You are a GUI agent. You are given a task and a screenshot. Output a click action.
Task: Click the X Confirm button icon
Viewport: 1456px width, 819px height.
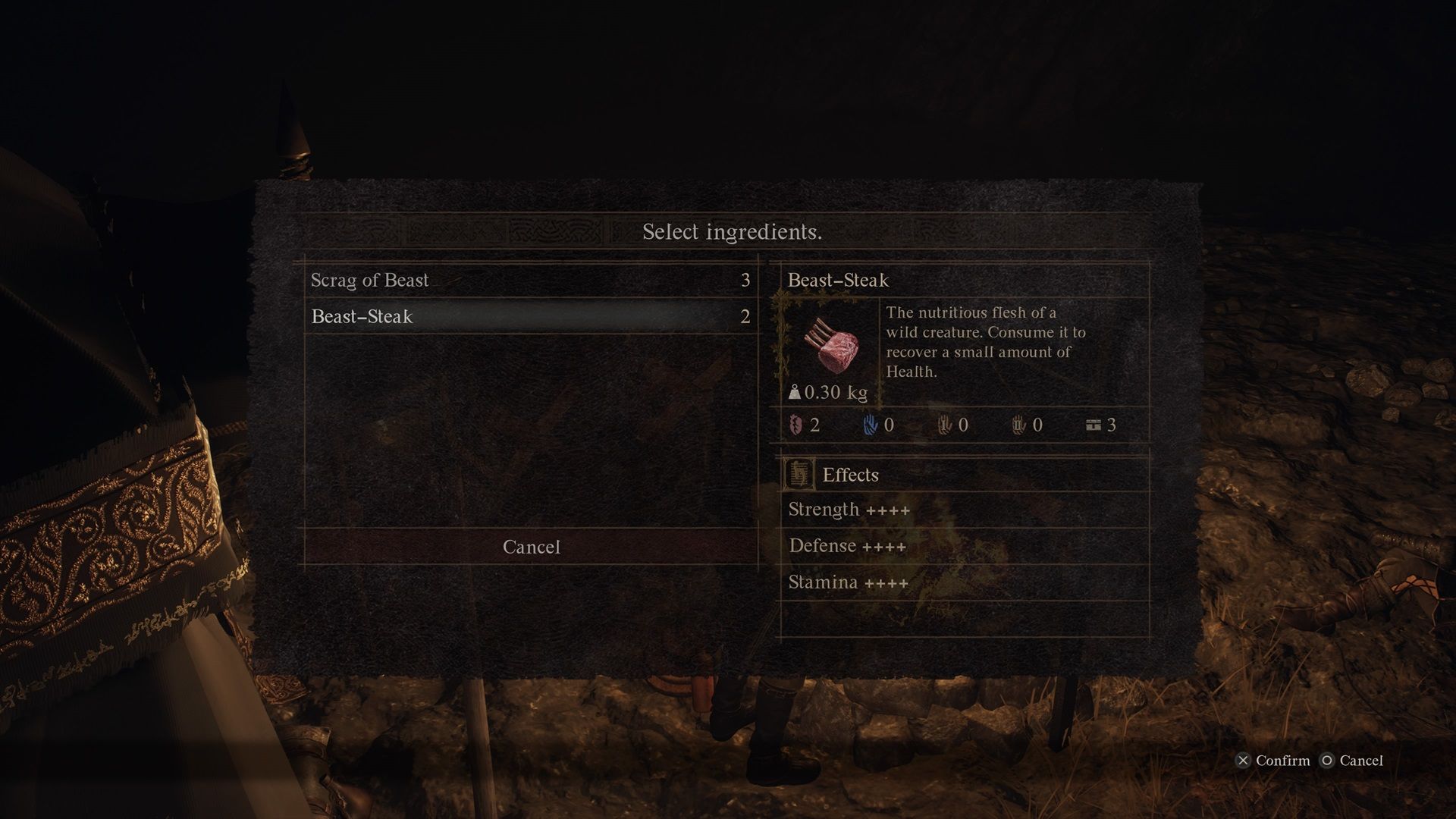(x=1243, y=761)
